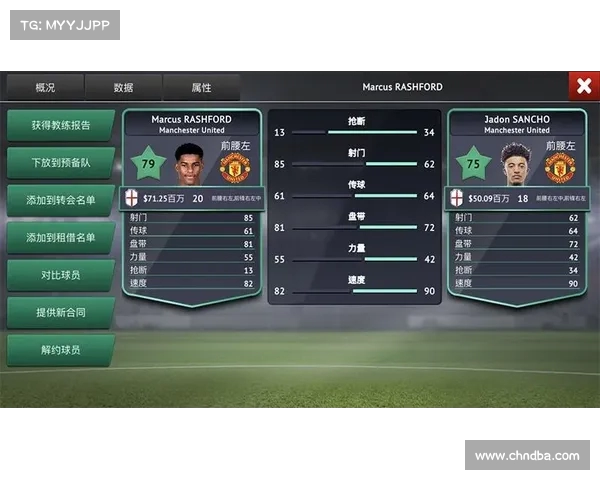600x480 pixels.
Task: Offer a new contract via 提供新合同
Action: coord(60,313)
